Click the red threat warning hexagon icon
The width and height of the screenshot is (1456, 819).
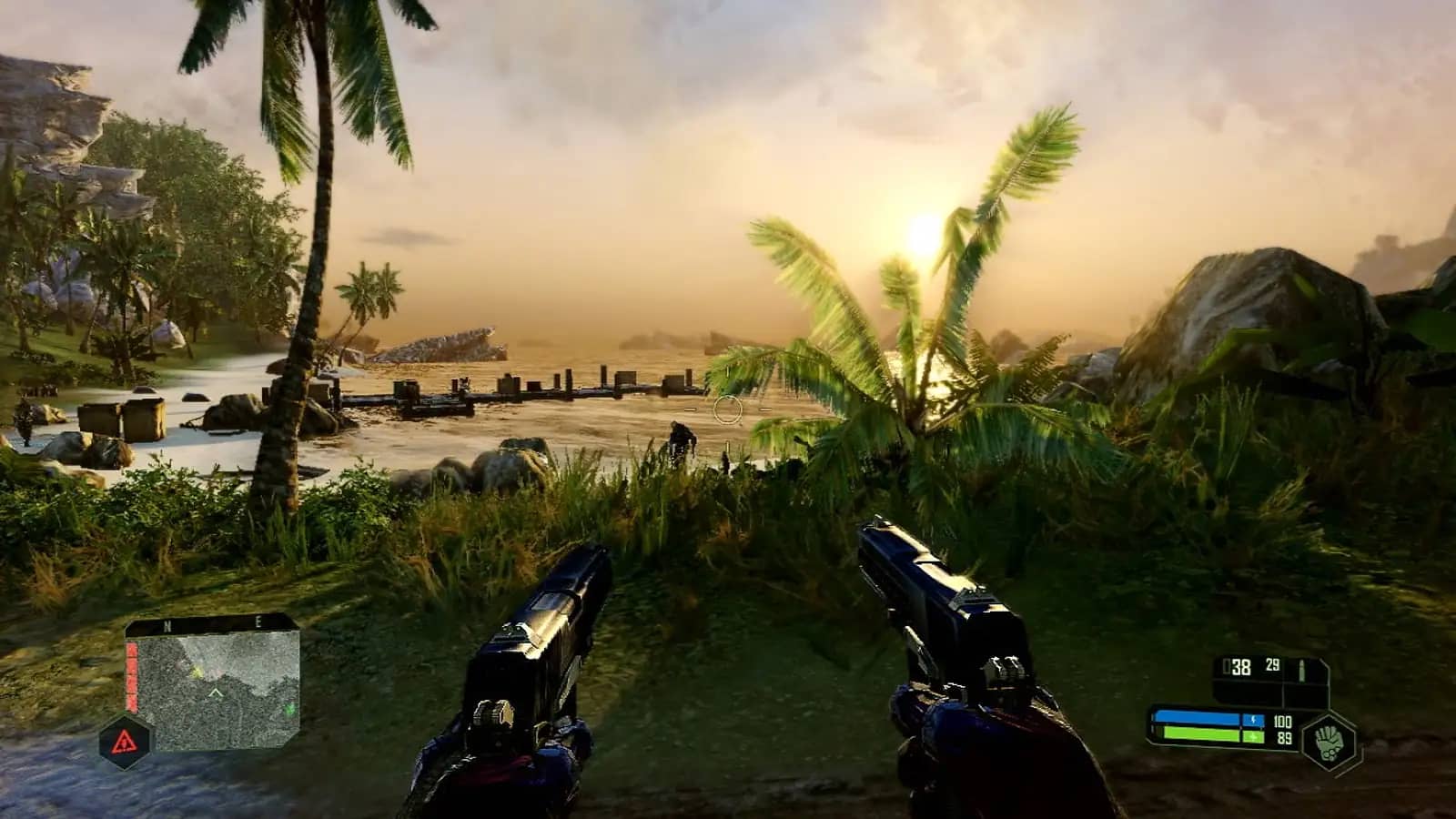point(125,742)
